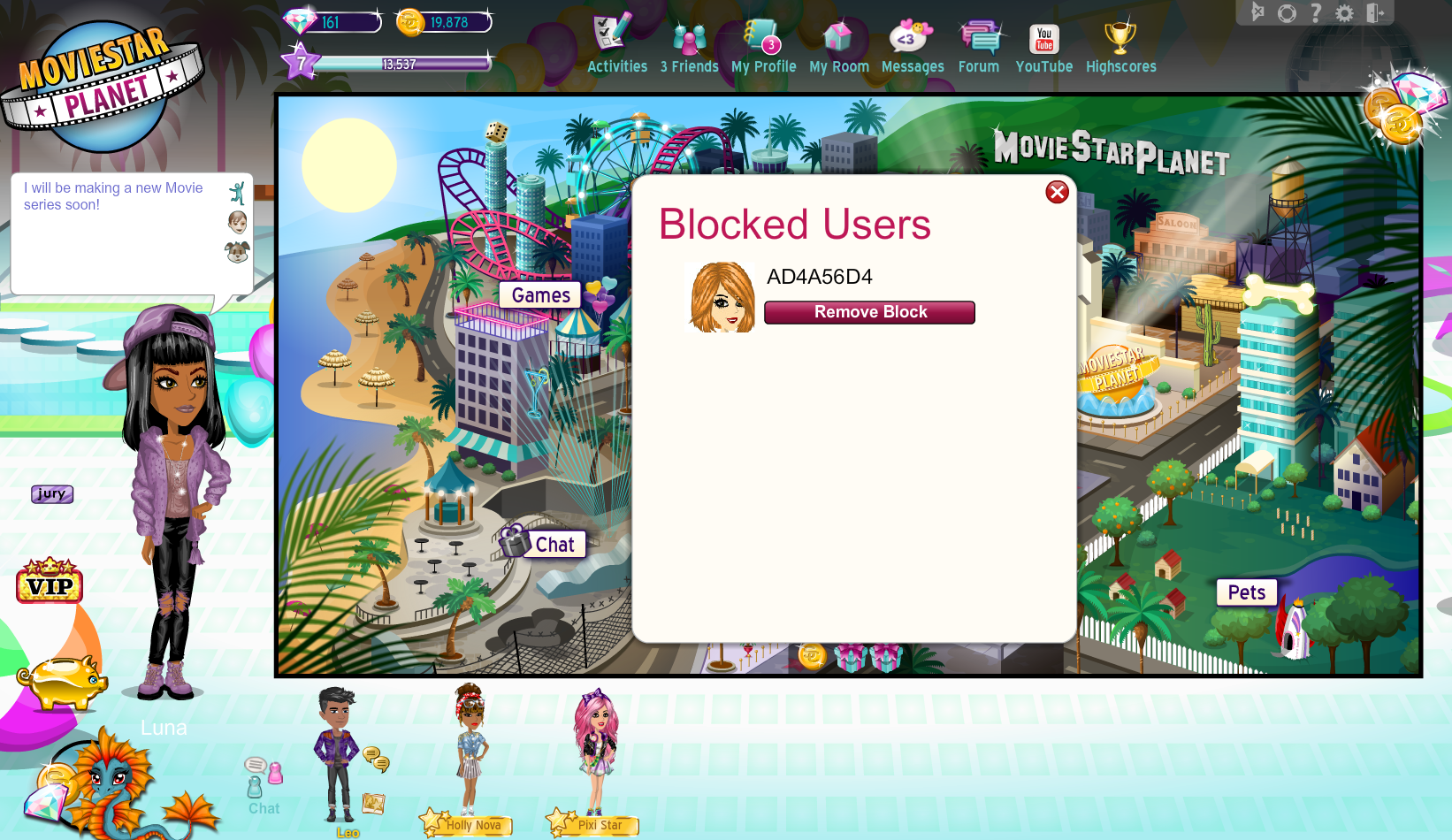Open the question mark help icon
The image size is (1452, 840).
coord(1316,12)
